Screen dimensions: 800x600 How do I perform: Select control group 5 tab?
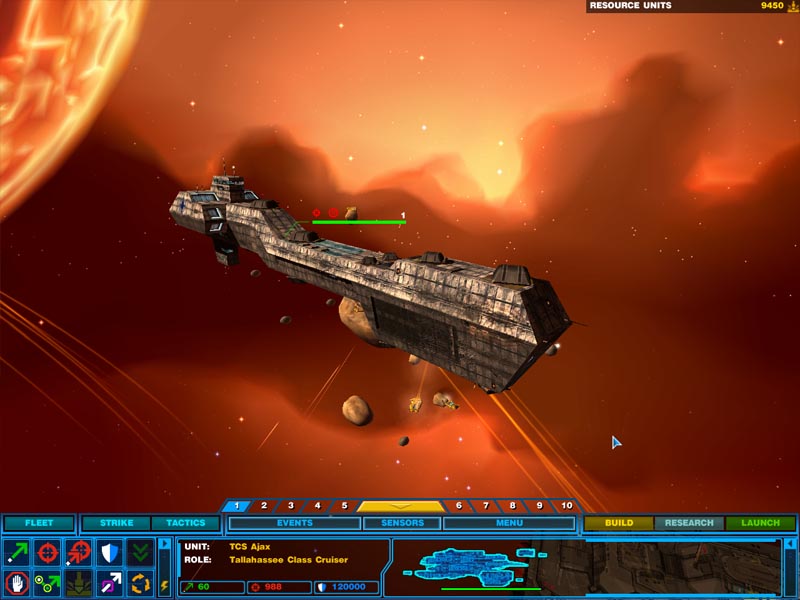pos(344,506)
